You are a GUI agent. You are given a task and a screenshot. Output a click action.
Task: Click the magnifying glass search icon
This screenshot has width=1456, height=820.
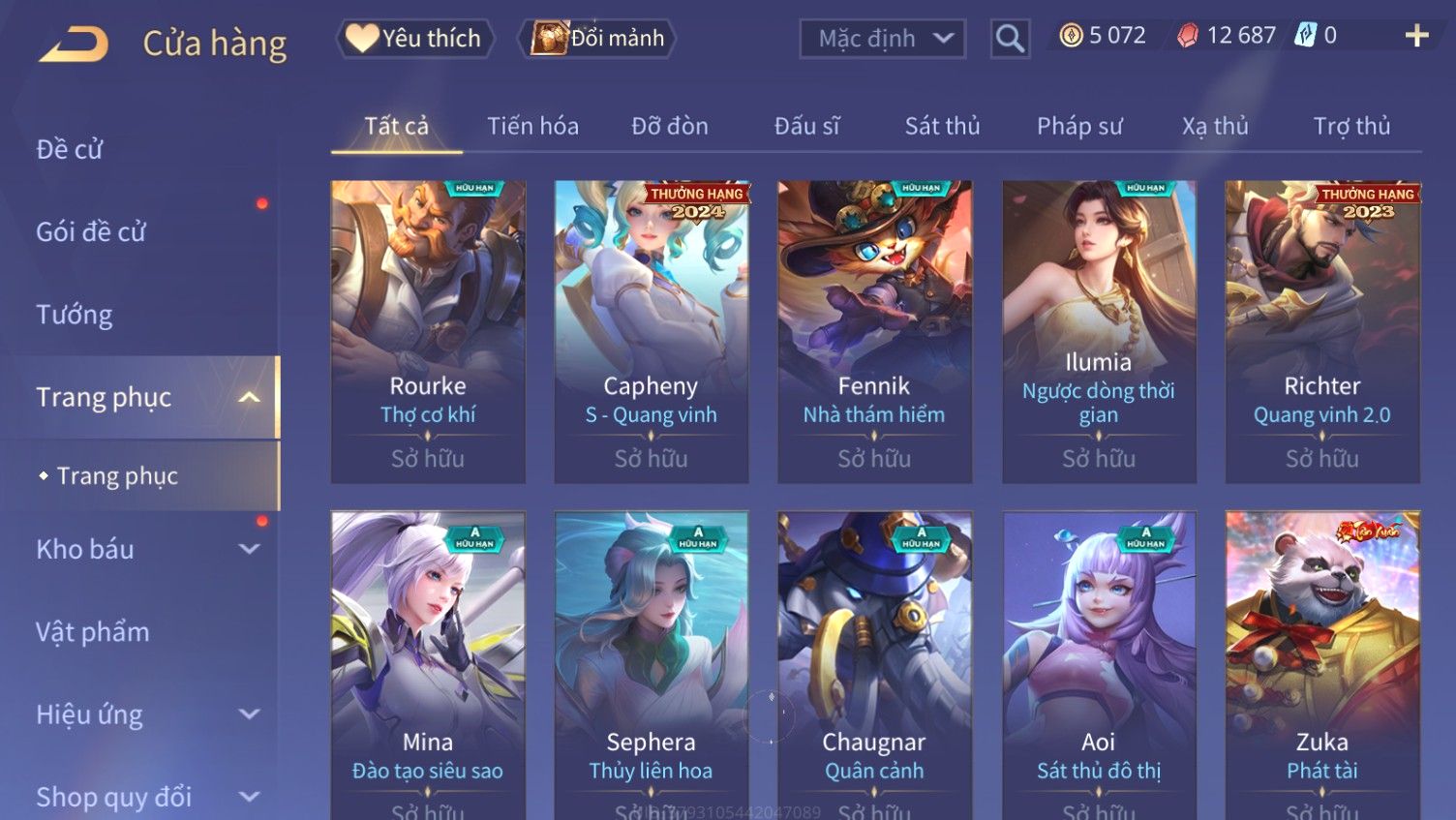pyautogui.click(x=1010, y=39)
